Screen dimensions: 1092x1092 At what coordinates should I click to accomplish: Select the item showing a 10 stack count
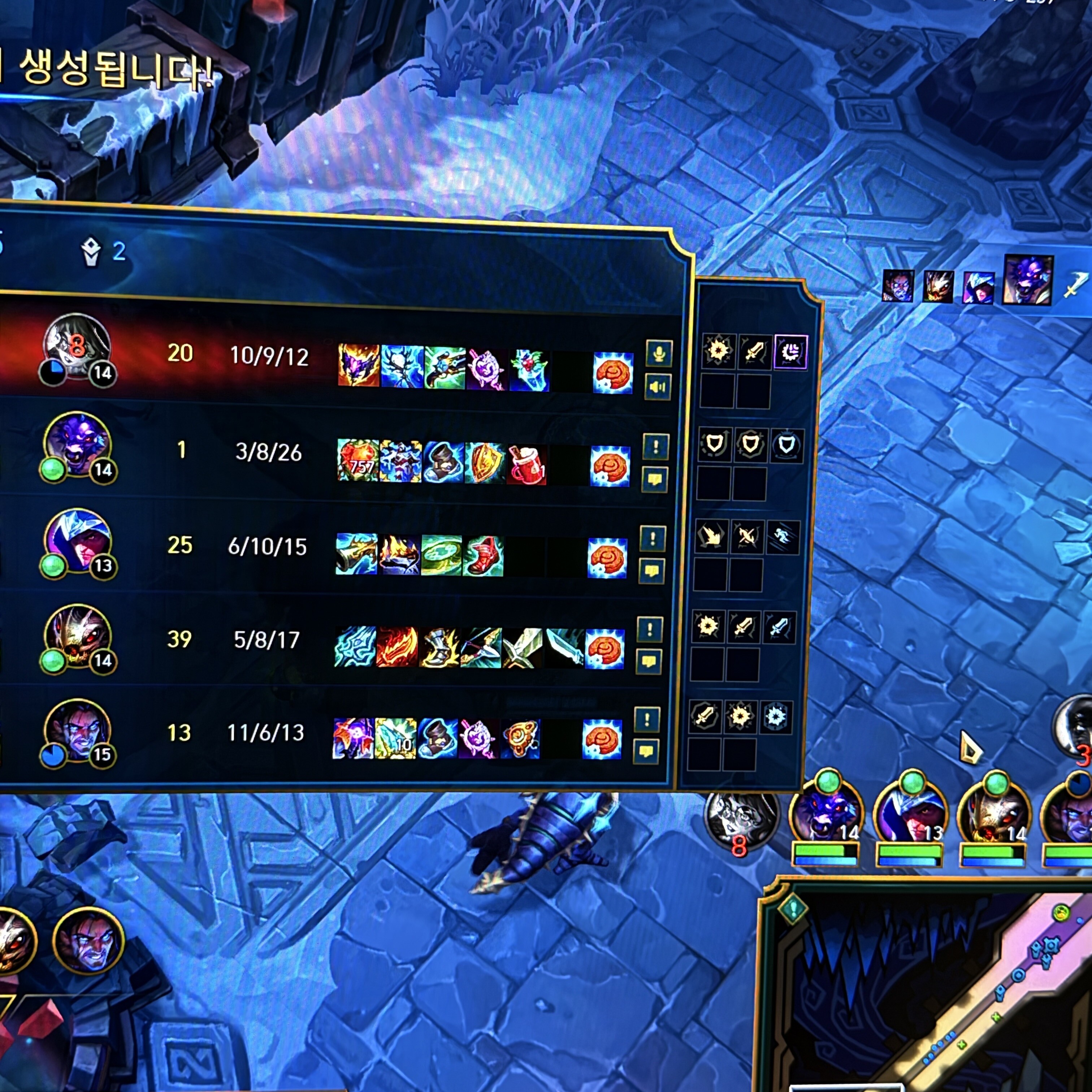[x=396, y=739]
